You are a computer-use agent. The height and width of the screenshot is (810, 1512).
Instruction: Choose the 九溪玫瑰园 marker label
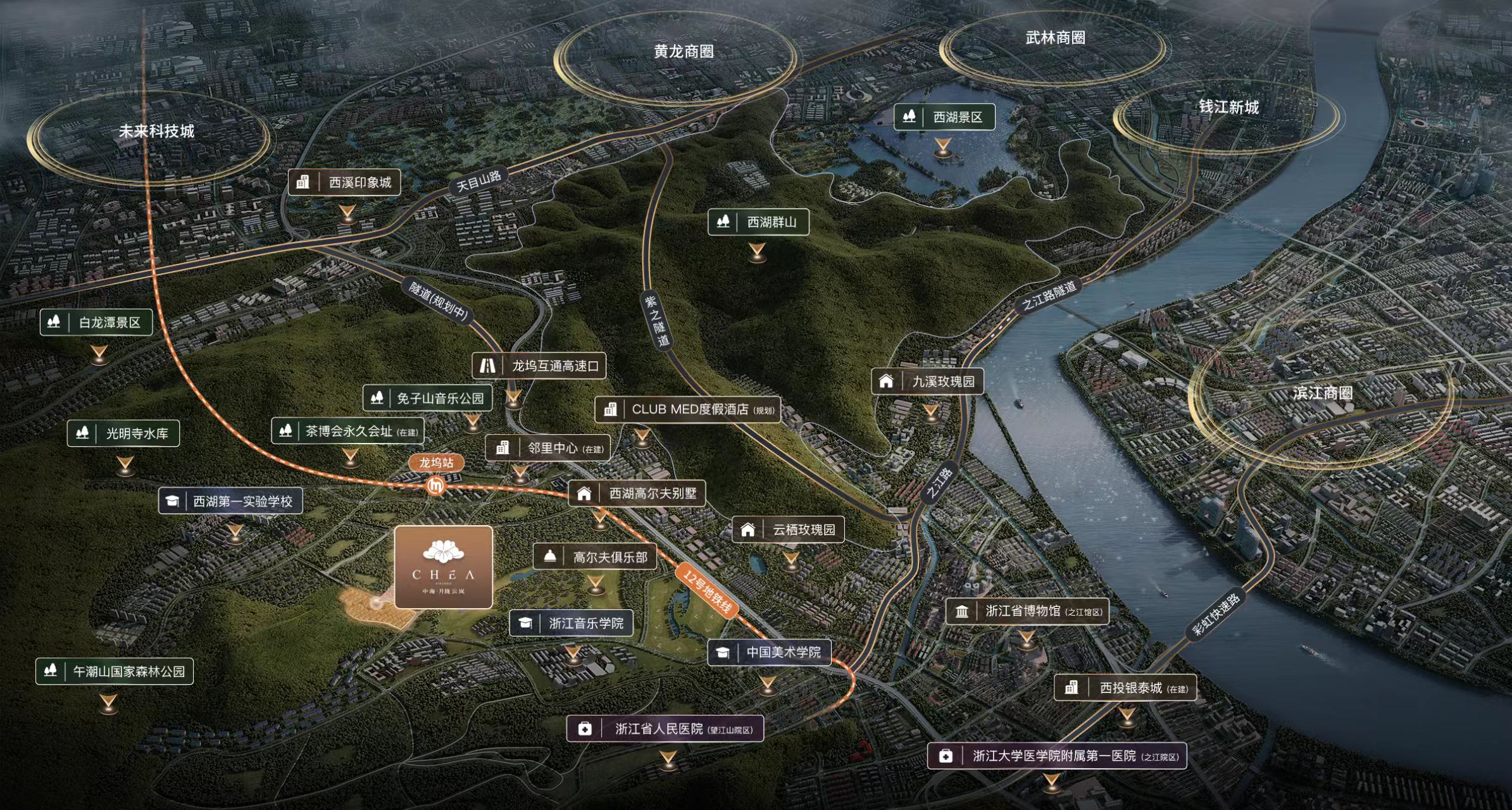click(x=928, y=381)
